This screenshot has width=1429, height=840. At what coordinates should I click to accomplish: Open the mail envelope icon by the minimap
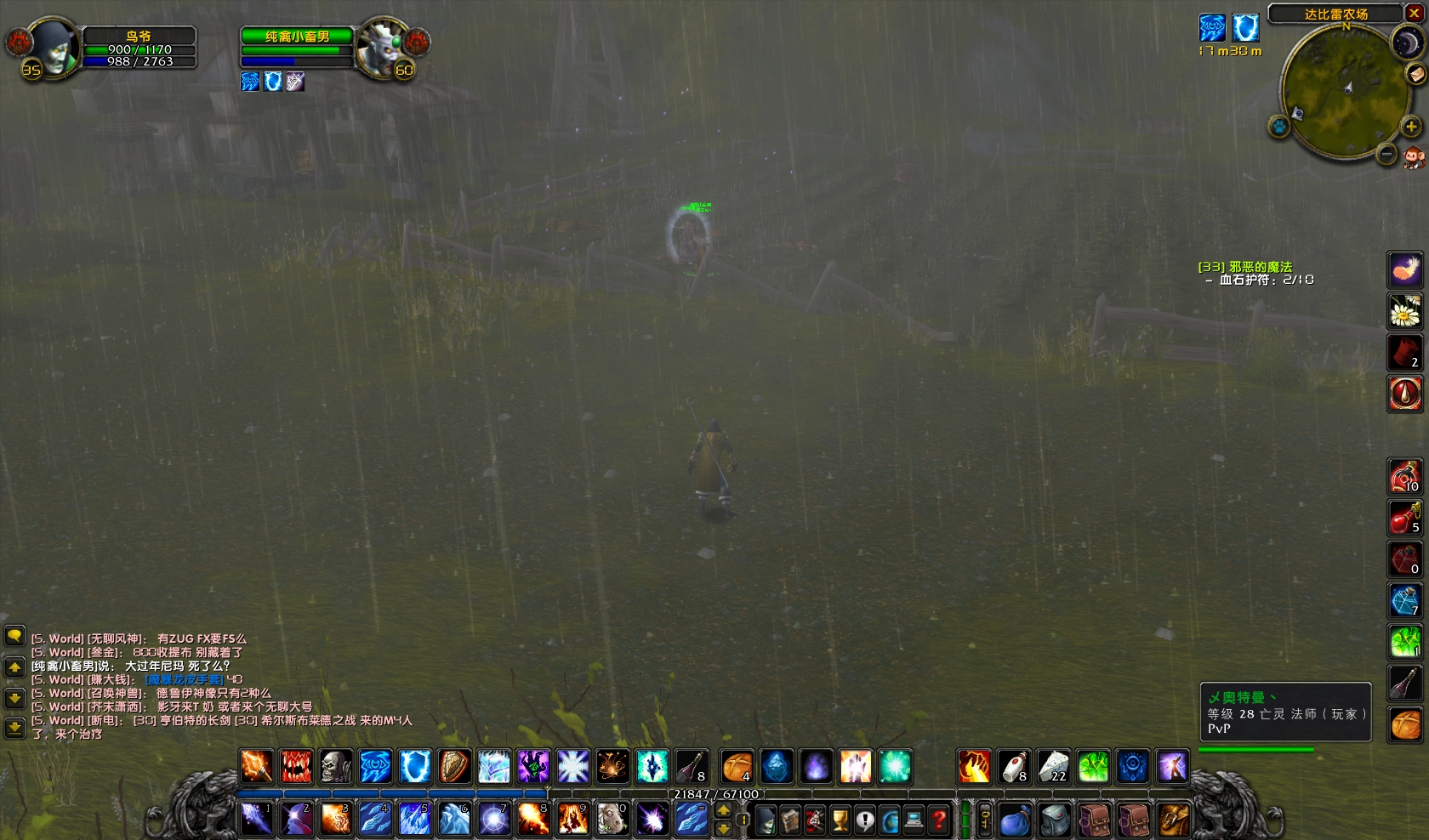(1416, 74)
